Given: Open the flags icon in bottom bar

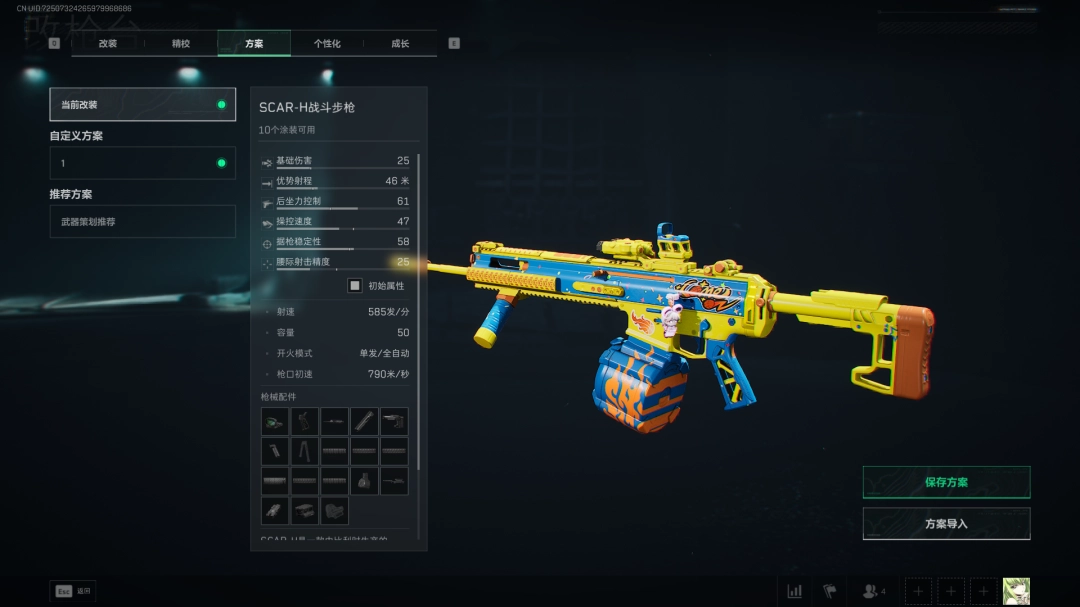Looking at the screenshot, I should point(829,591).
